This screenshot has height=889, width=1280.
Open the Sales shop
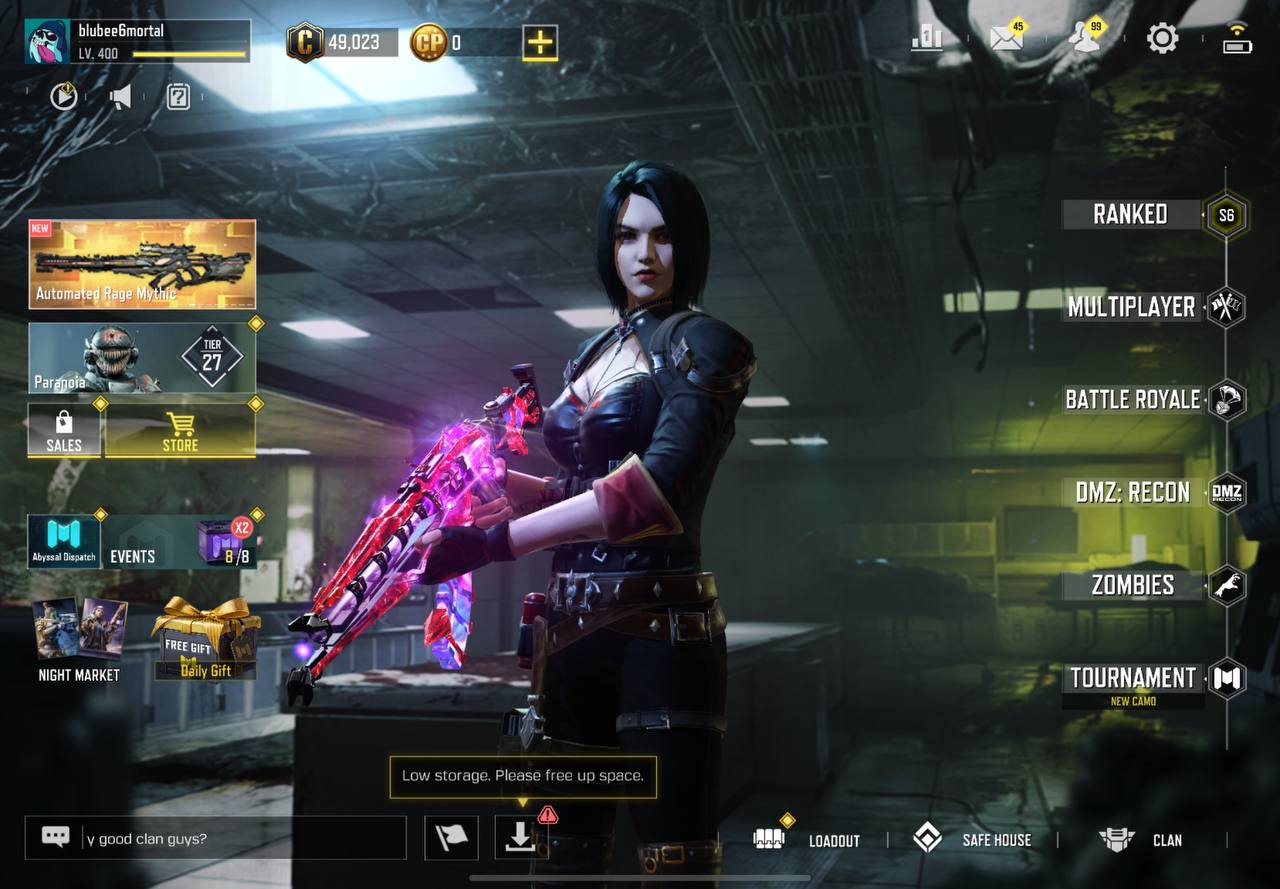[64, 431]
